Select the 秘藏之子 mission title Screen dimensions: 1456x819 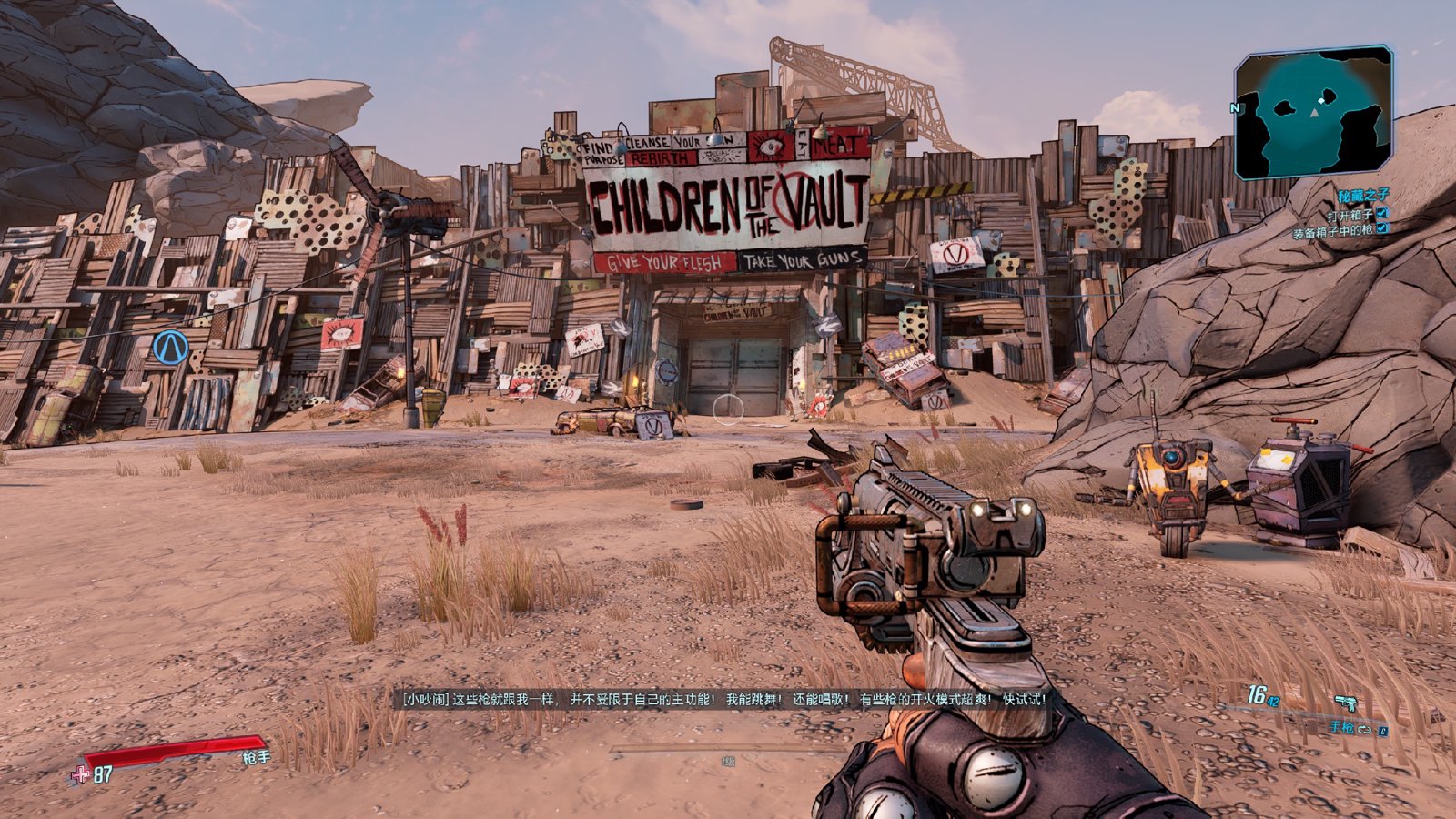(1363, 196)
